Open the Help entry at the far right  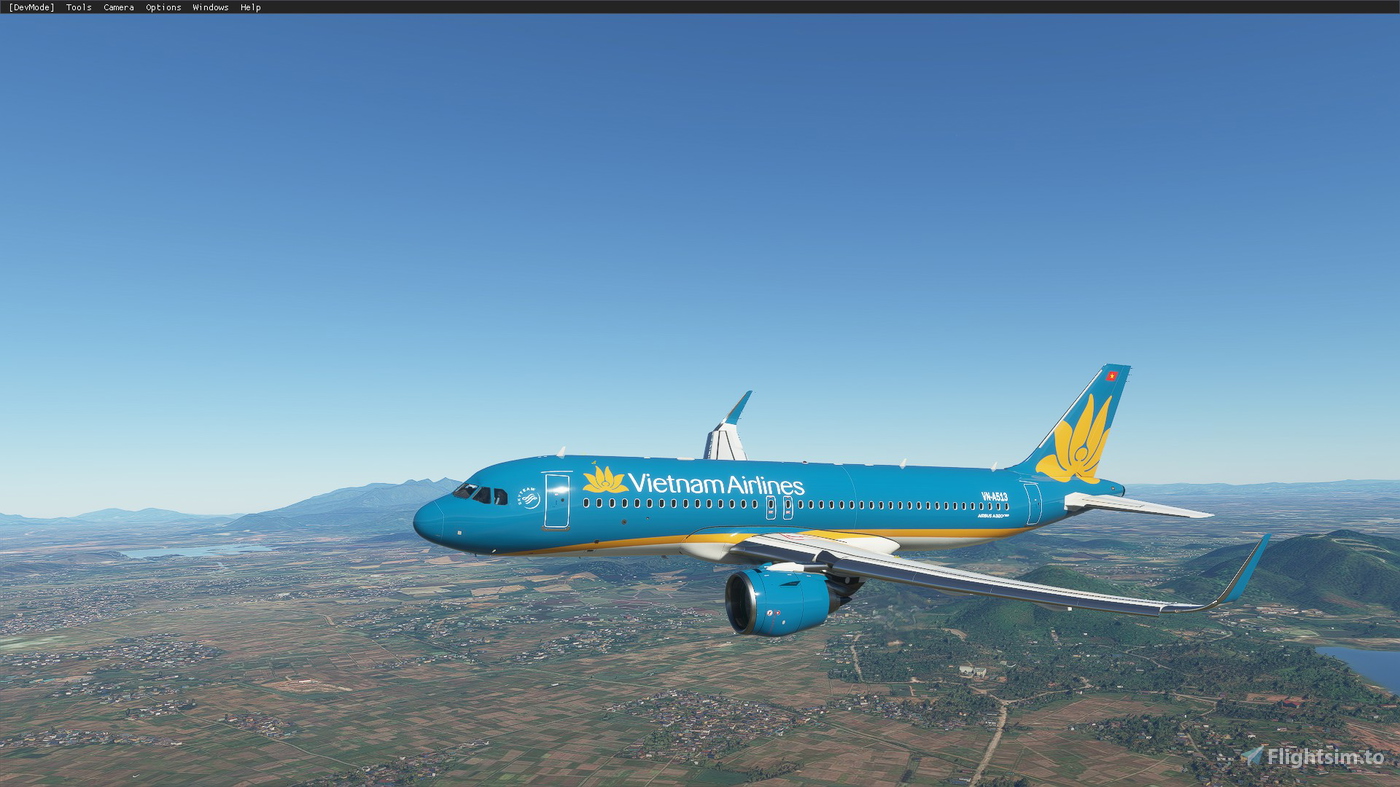pos(249,7)
